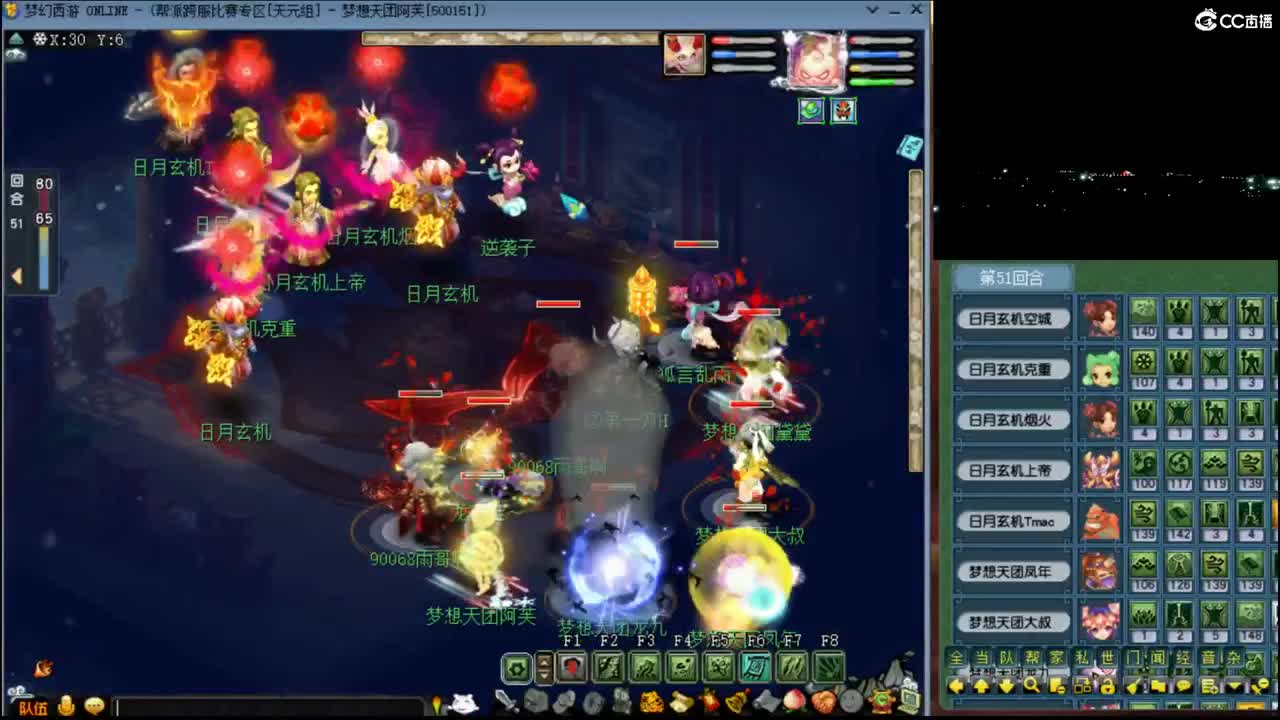
Task: Click the golden bell item icon
Action: (735, 701)
